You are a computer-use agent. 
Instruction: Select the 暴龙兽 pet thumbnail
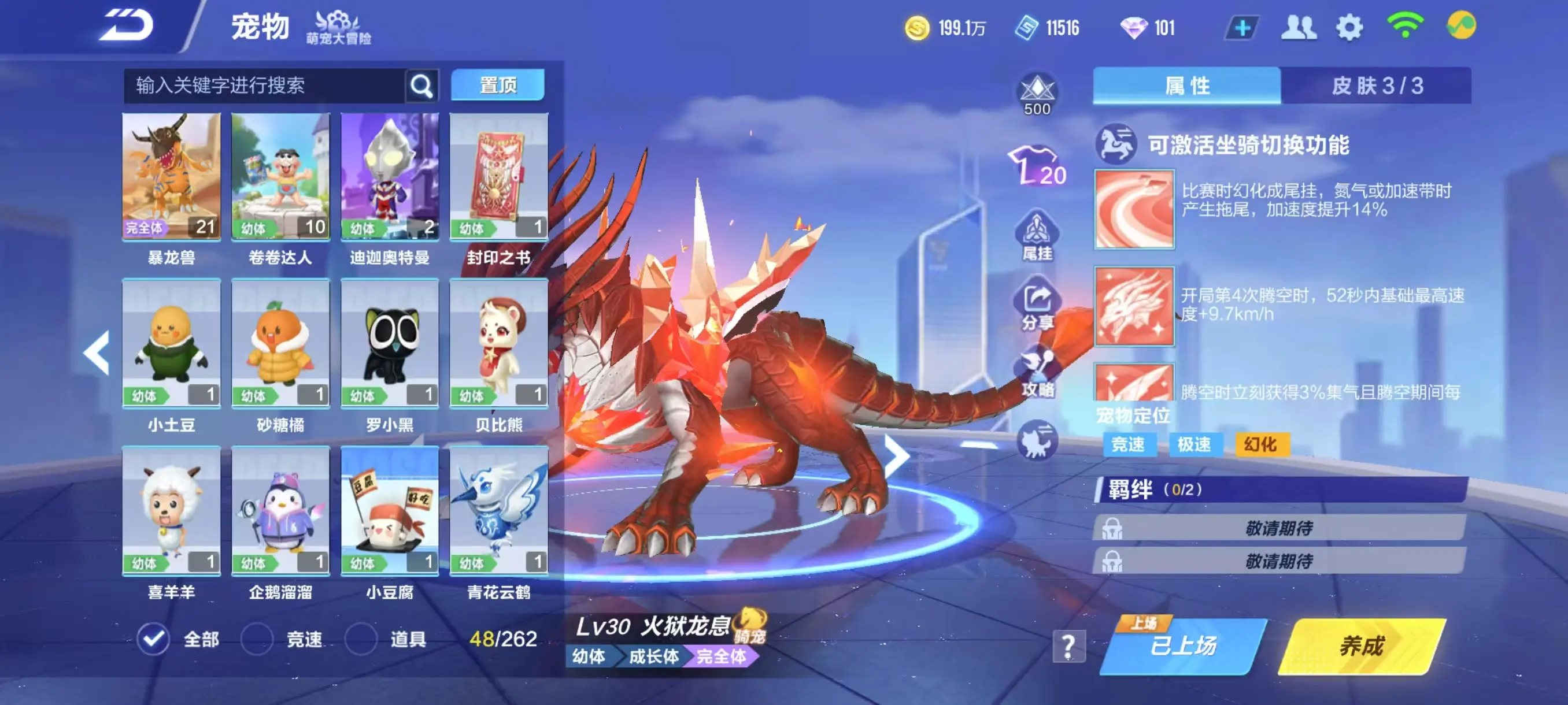click(171, 176)
